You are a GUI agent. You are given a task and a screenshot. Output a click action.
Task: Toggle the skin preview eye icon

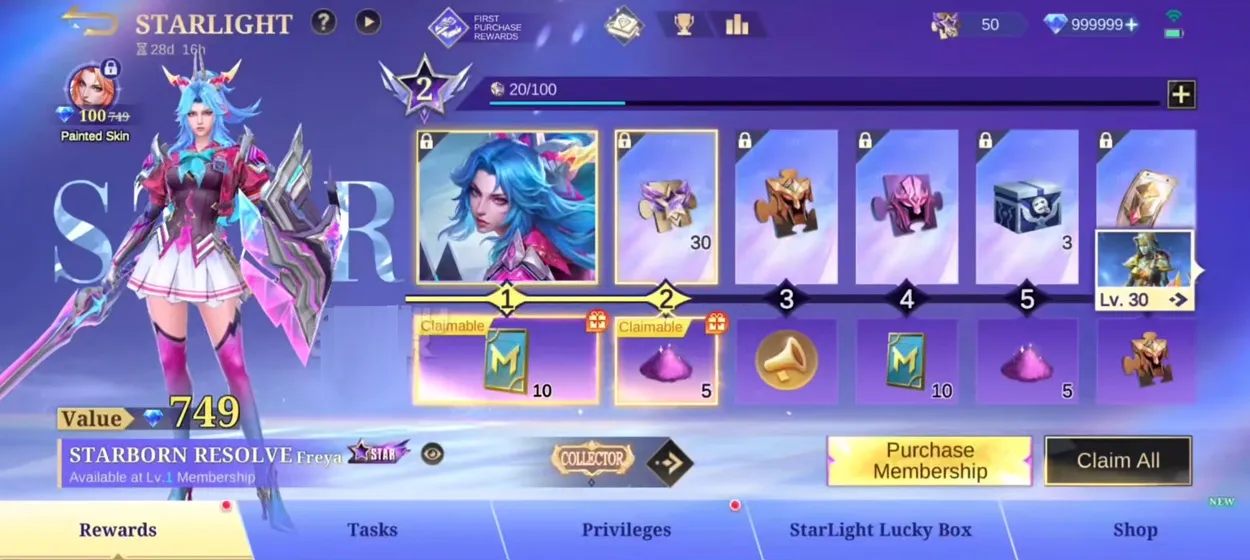pos(432,454)
